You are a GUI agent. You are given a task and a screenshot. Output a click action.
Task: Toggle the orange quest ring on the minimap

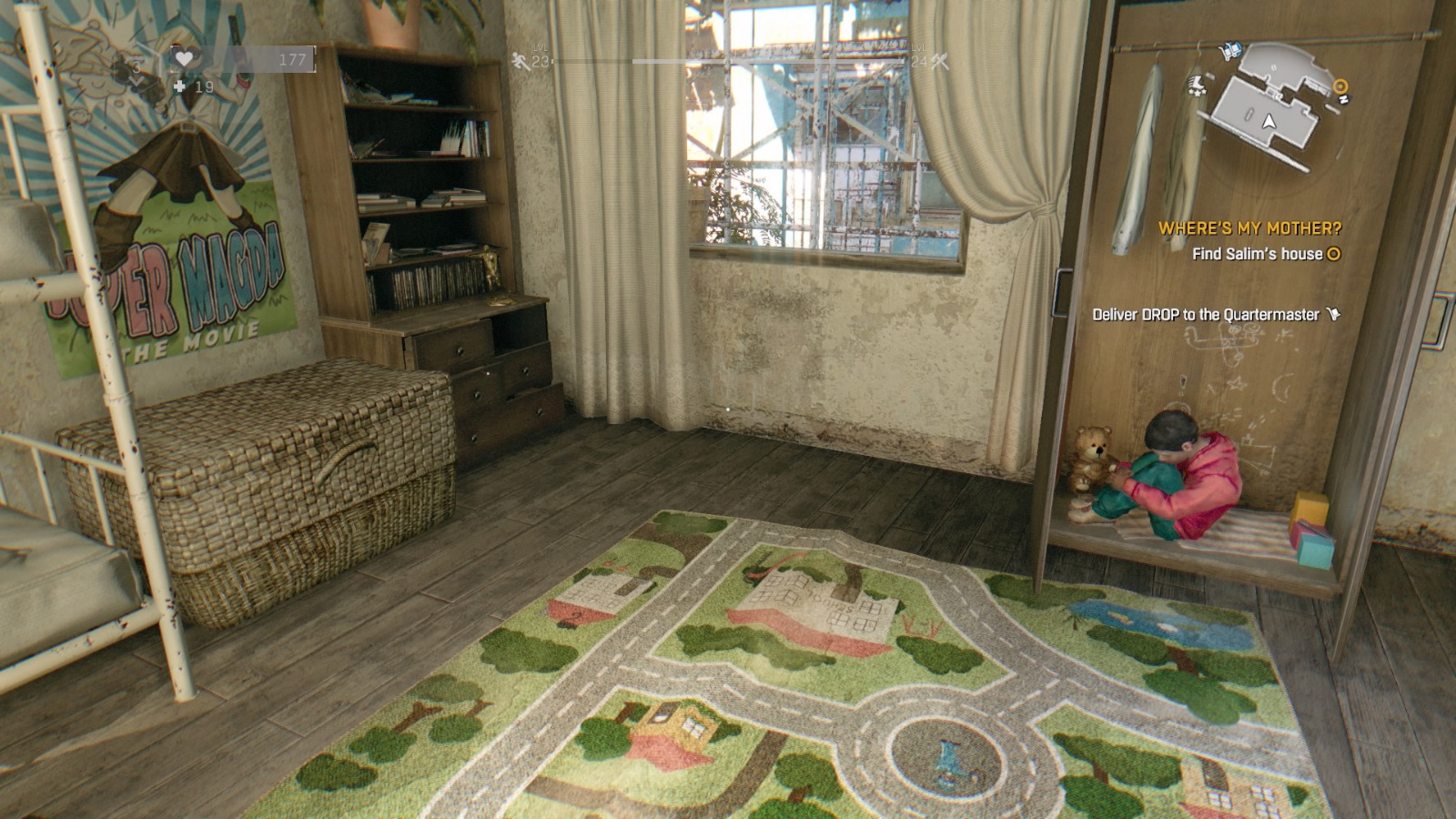coord(1340,86)
